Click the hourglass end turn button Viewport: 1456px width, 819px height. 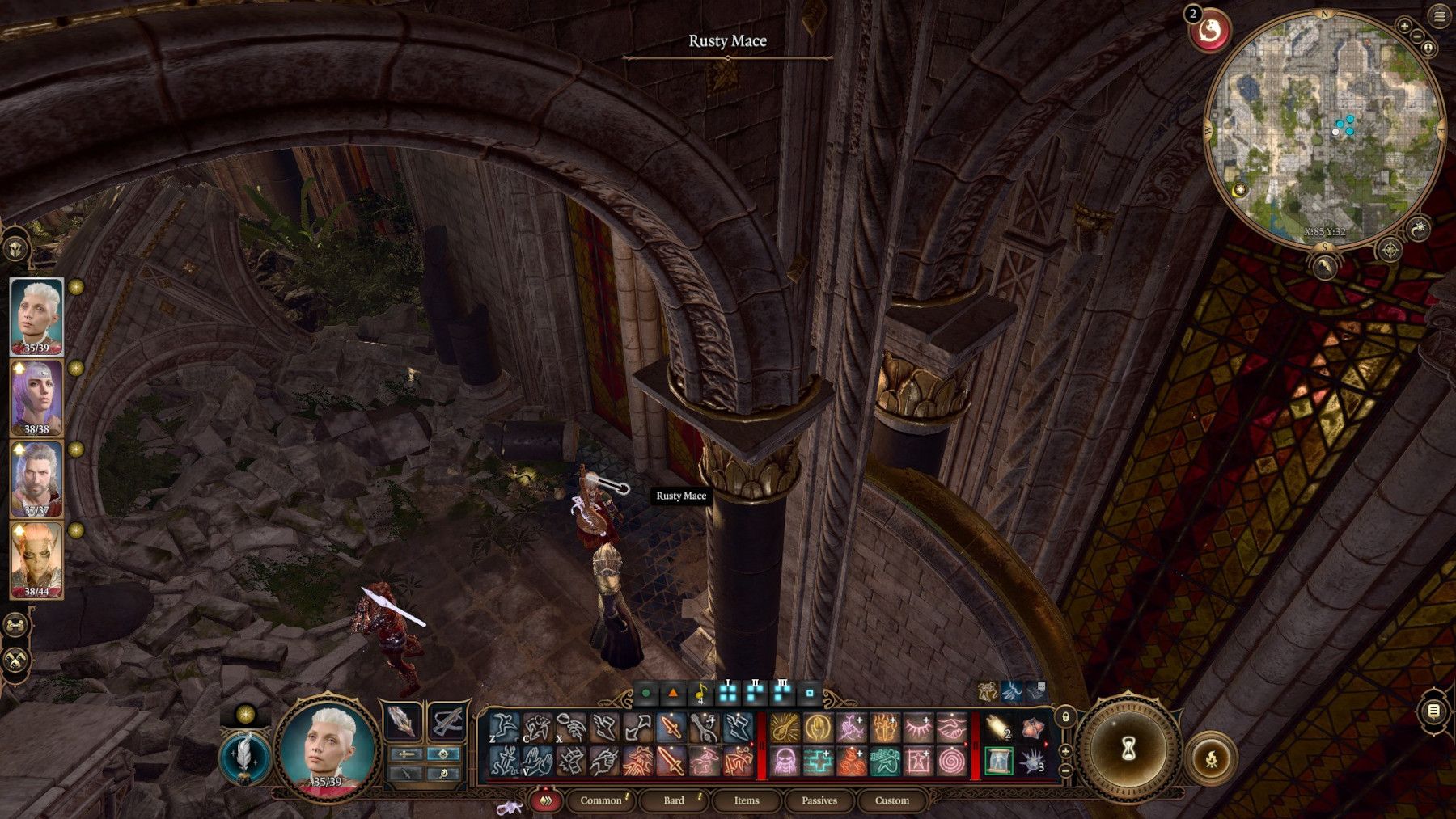[x=1128, y=749]
